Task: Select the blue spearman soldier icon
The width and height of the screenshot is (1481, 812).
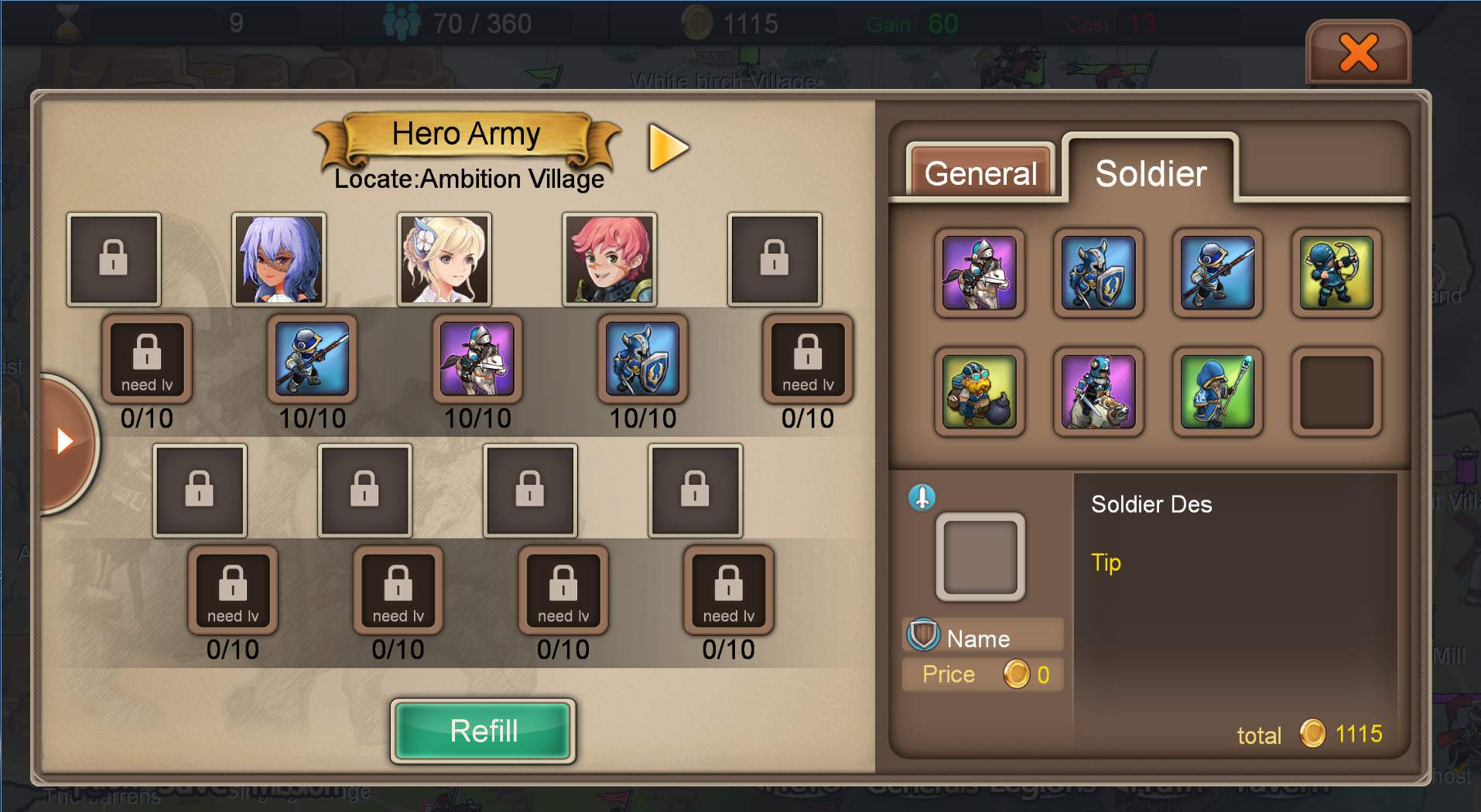Action: click(x=1216, y=275)
